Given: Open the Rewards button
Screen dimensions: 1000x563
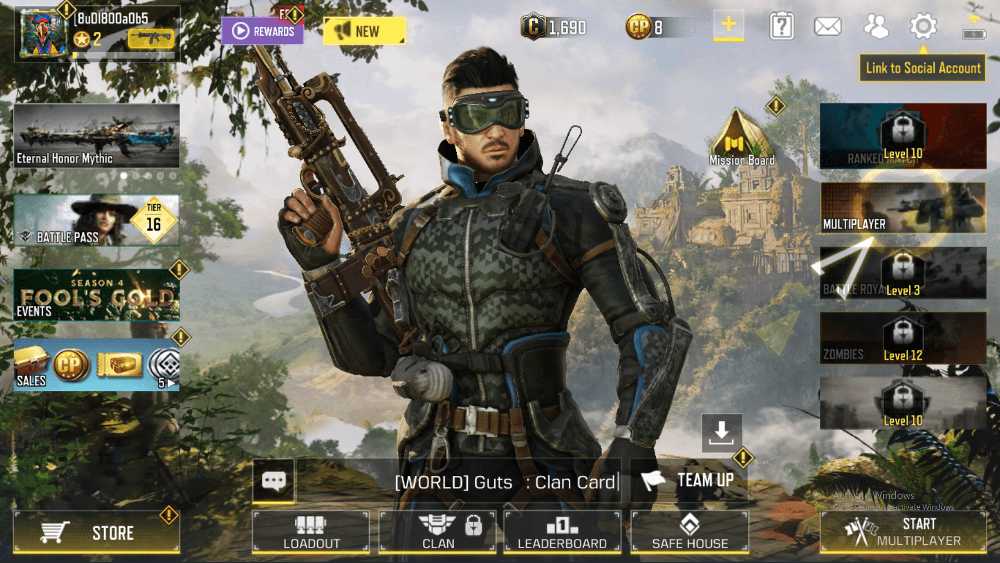Looking at the screenshot, I should pyautogui.click(x=262, y=31).
